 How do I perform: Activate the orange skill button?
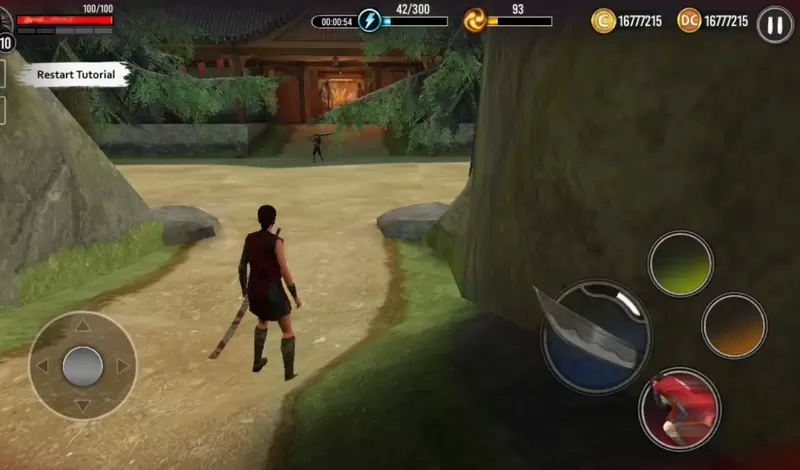tap(734, 325)
